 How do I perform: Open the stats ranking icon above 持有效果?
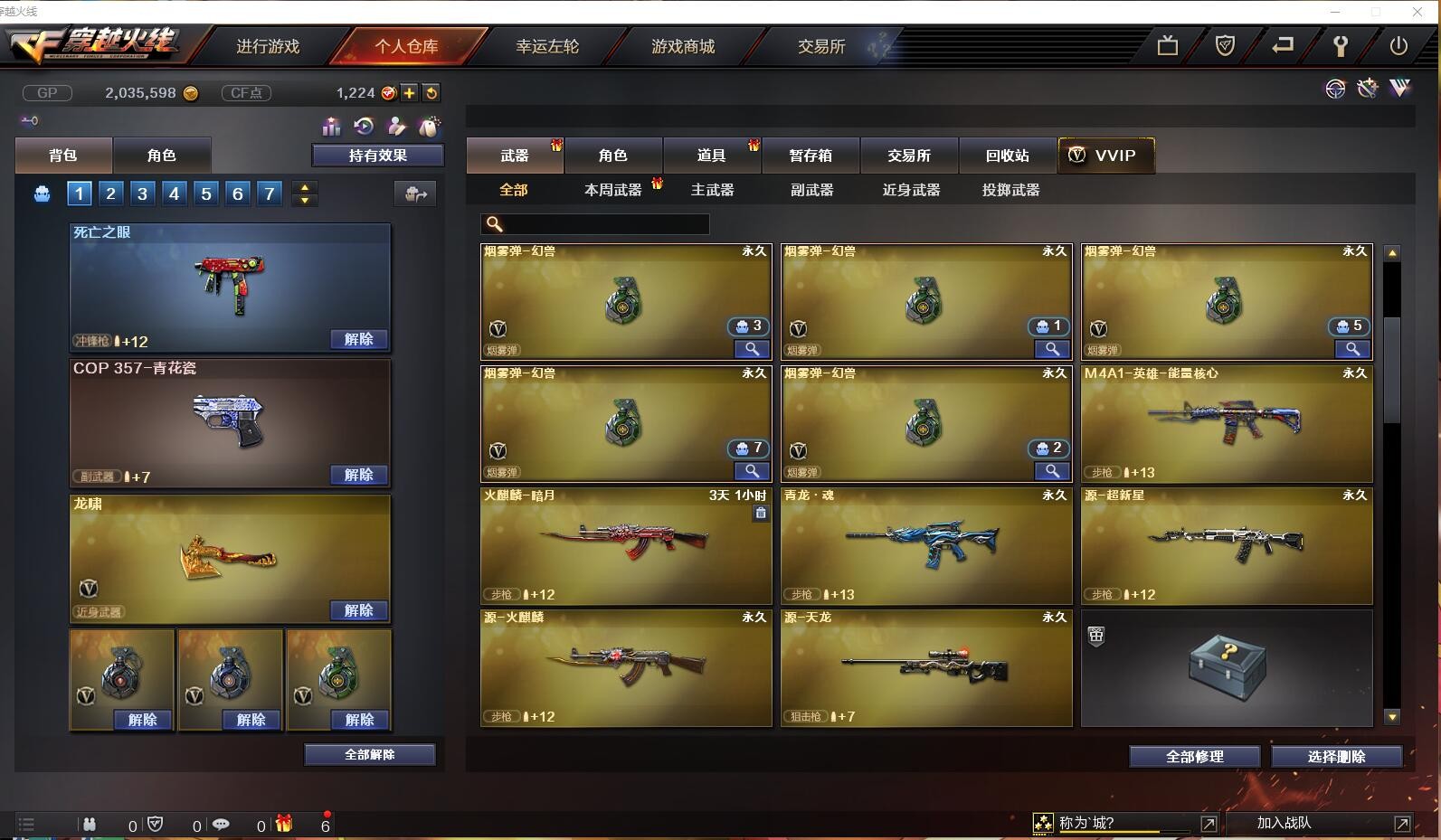[x=331, y=127]
